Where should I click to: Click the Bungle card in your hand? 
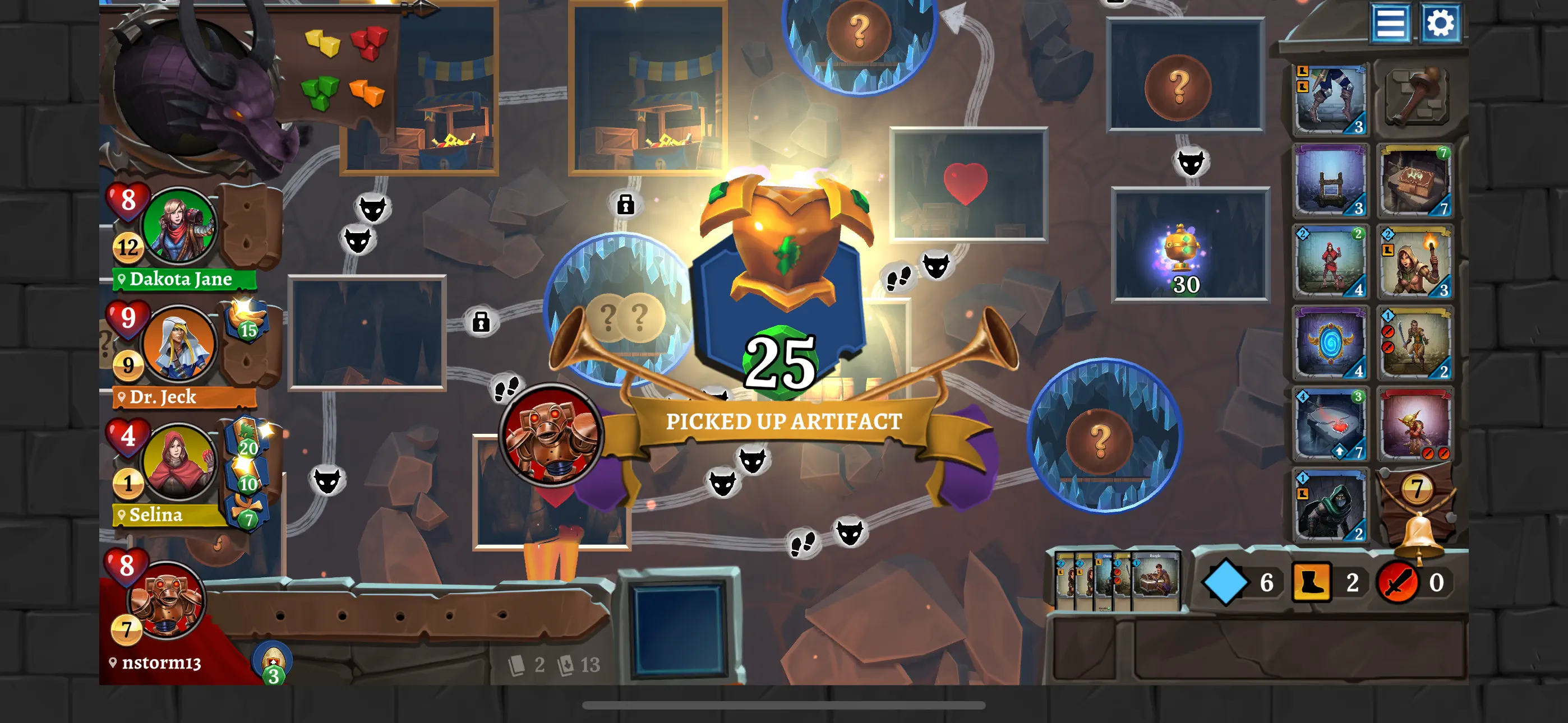click(1156, 578)
